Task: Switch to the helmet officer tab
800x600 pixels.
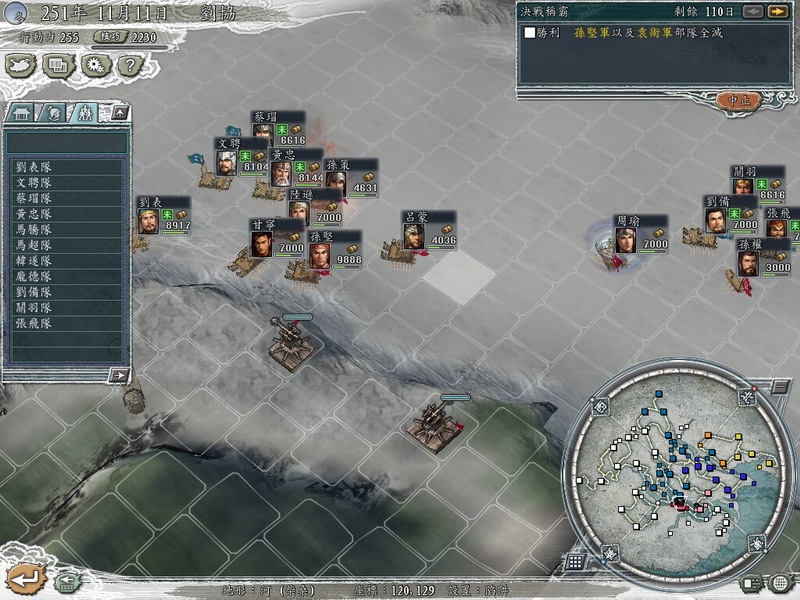Action: pyautogui.click(x=54, y=112)
